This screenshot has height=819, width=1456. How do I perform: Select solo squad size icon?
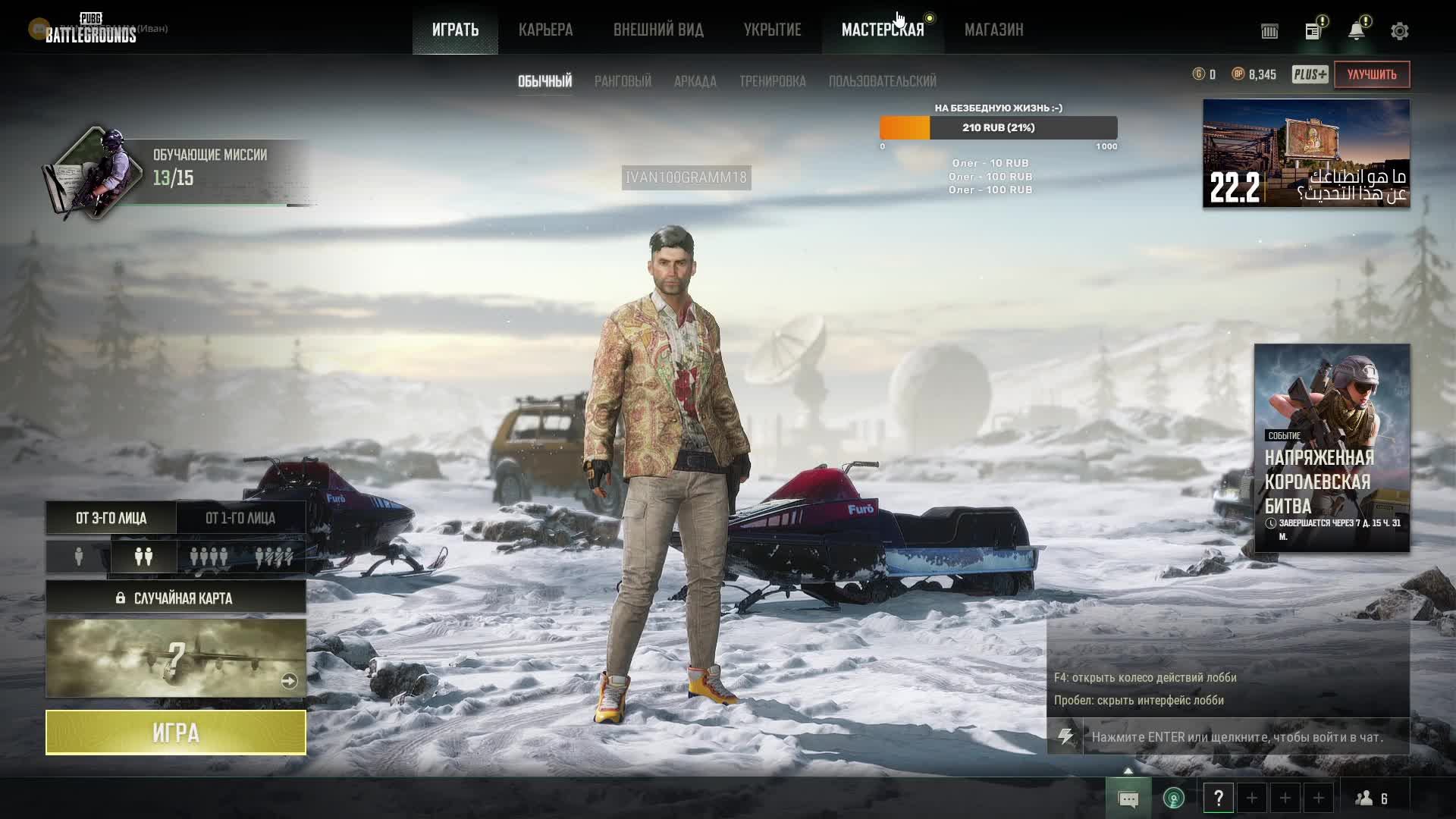pos(79,557)
